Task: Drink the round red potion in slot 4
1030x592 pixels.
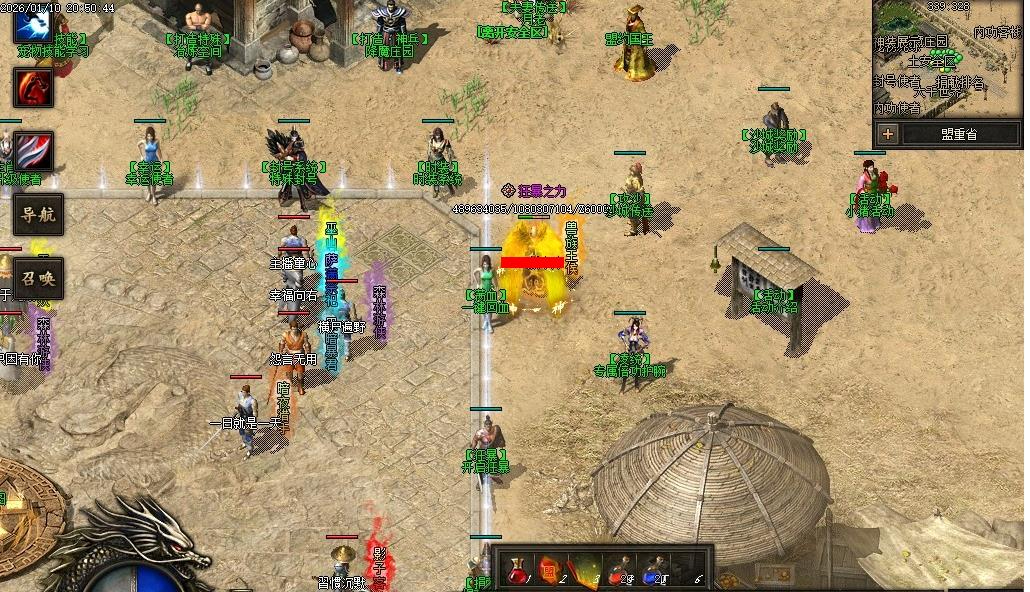Action: (x=618, y=570)
